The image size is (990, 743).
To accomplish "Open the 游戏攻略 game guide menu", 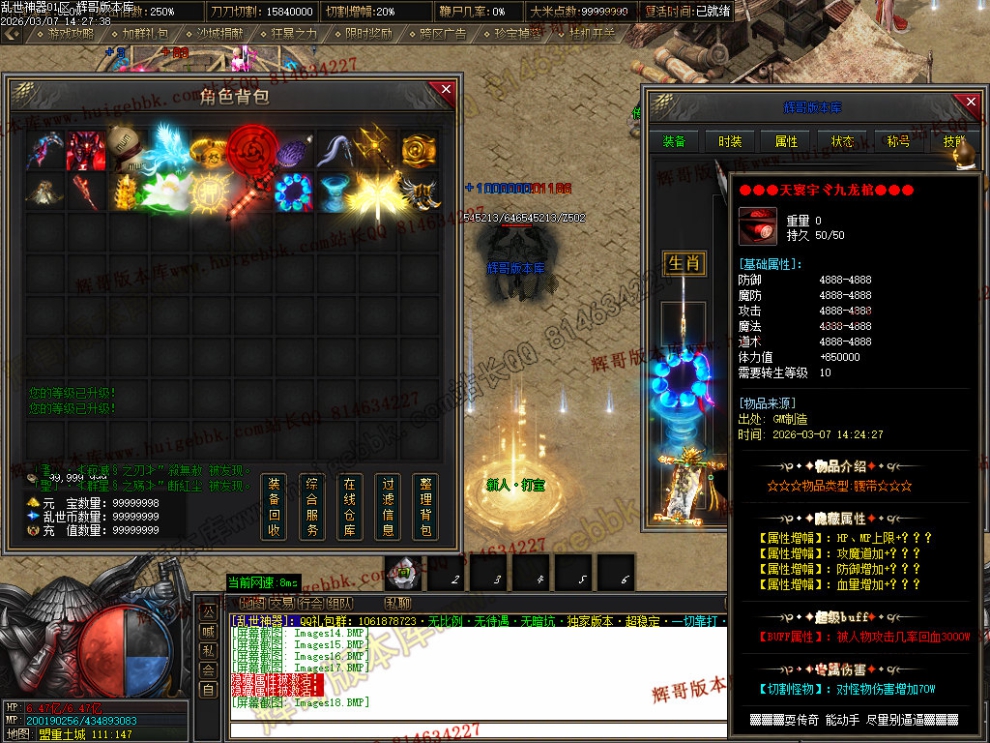I will pyautogui.click(x=70, y=33).
